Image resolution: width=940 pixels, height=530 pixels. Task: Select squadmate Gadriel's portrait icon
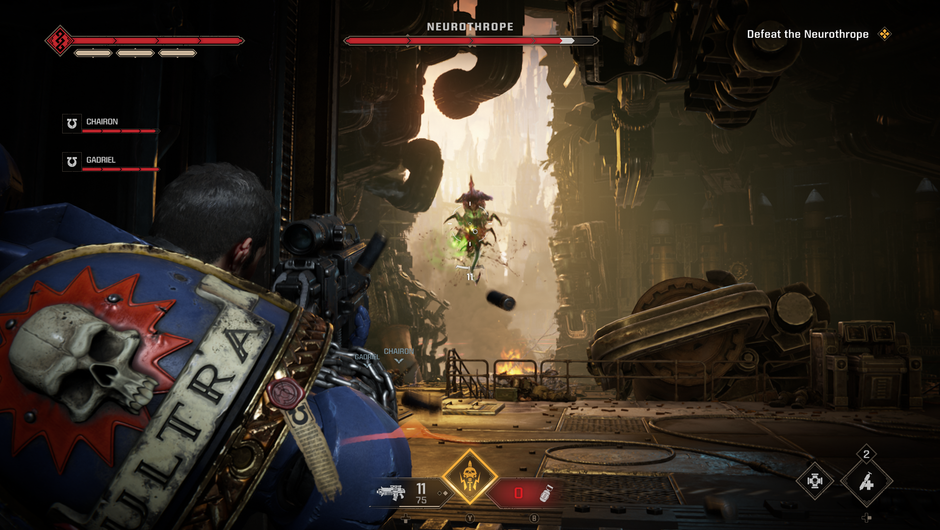[71, 161]
